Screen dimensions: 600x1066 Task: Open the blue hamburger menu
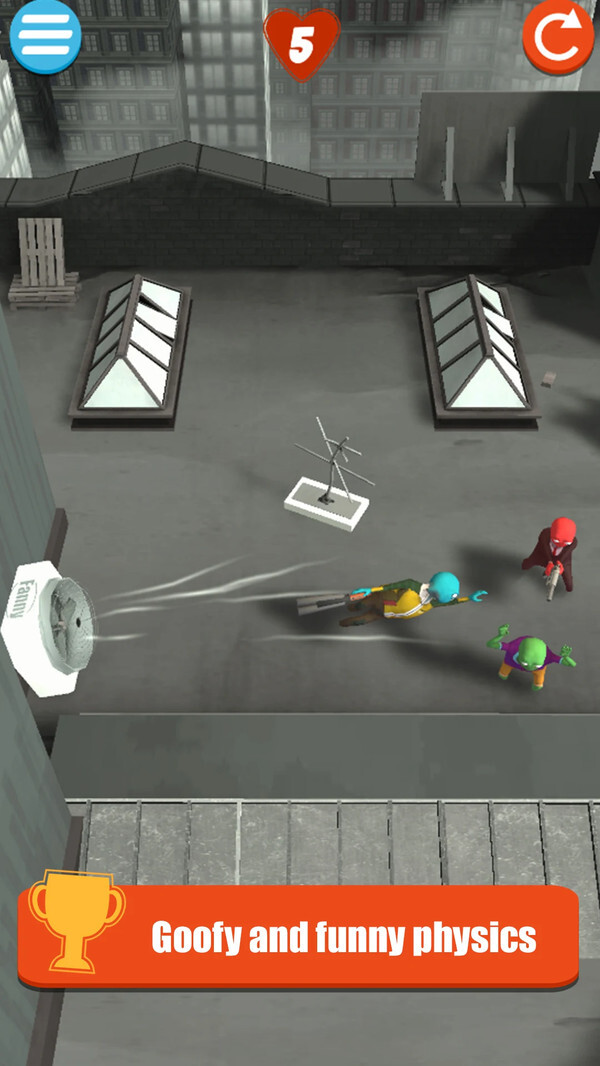click(x=45, y=35)
